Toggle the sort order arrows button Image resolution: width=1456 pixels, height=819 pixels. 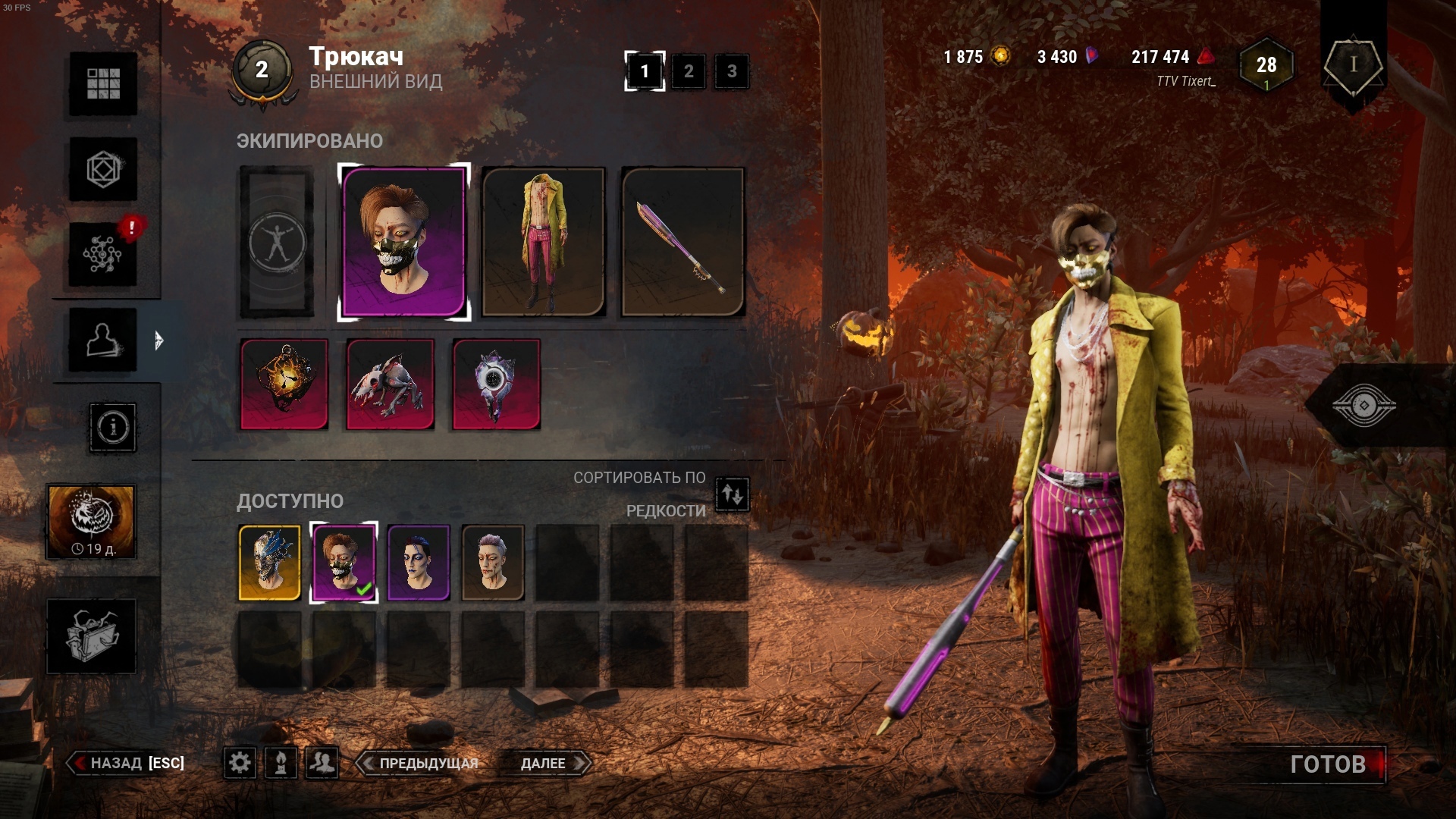[x=732, y=494]
